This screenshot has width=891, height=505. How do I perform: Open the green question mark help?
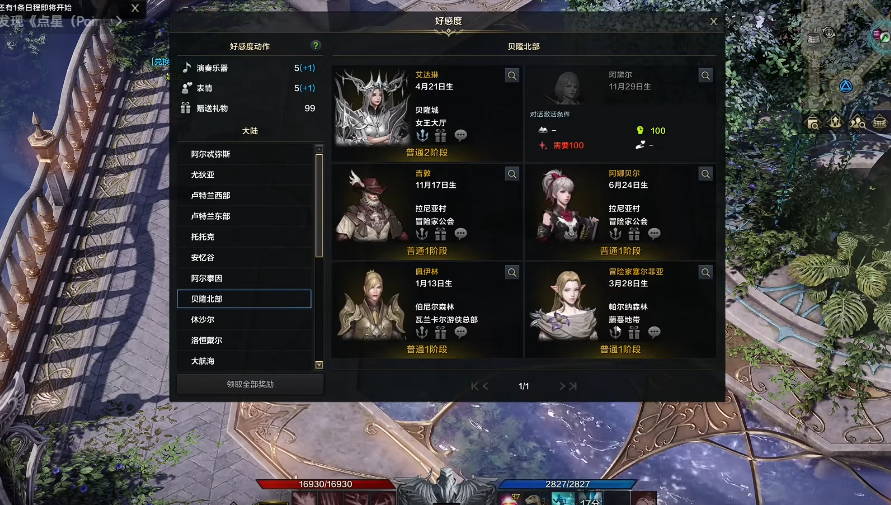(x=316, y=46)
